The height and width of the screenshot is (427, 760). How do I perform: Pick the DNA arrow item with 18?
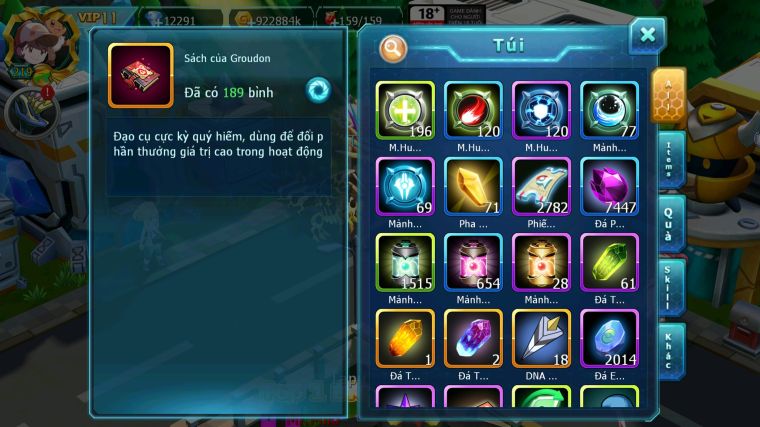coord(541,338)
